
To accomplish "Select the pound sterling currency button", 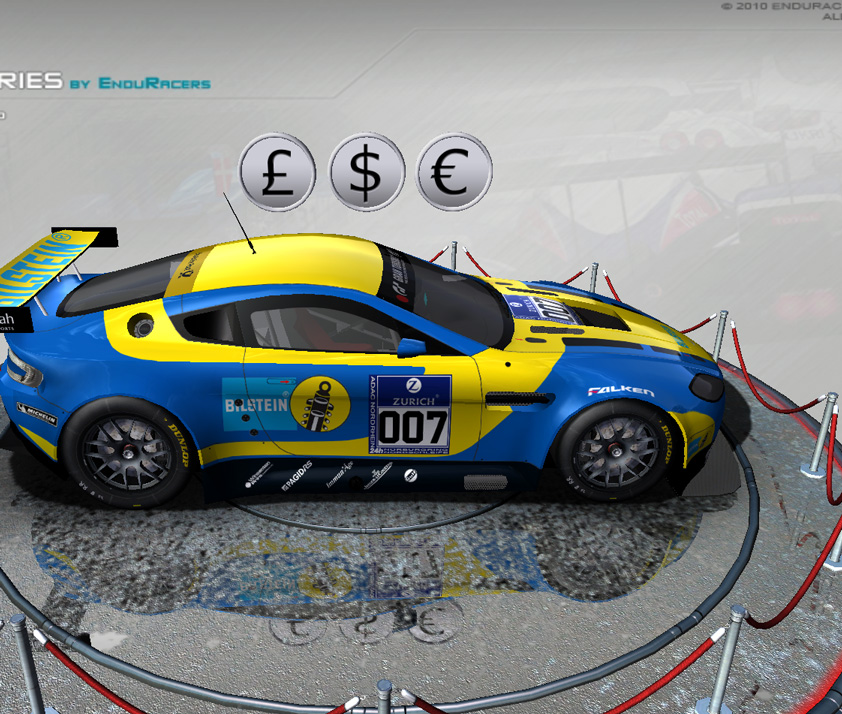I will (277, 172).
